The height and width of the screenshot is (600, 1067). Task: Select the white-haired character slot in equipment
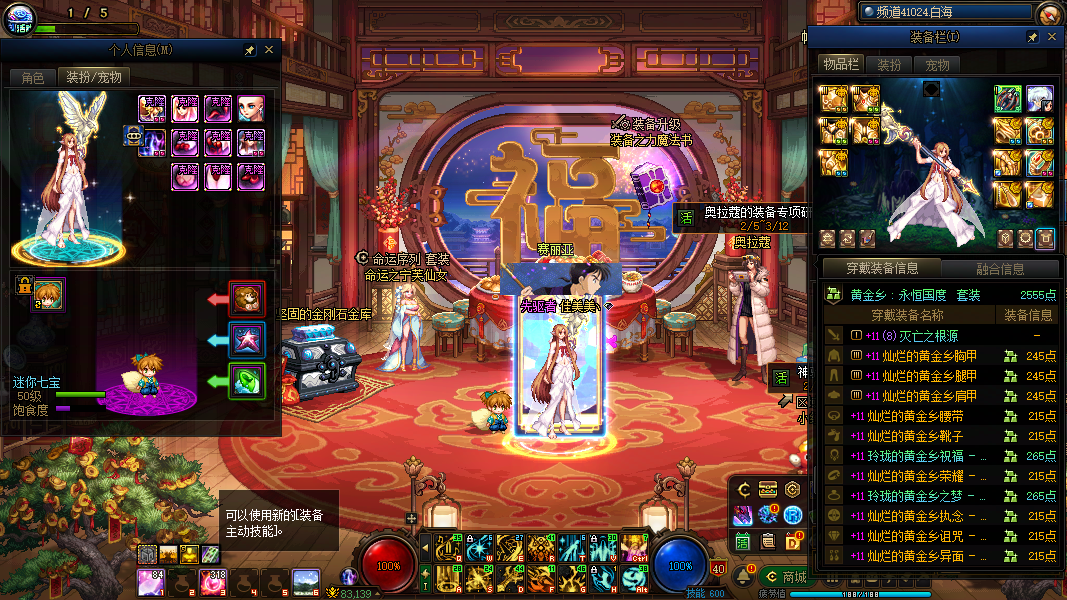(1040, 98)
